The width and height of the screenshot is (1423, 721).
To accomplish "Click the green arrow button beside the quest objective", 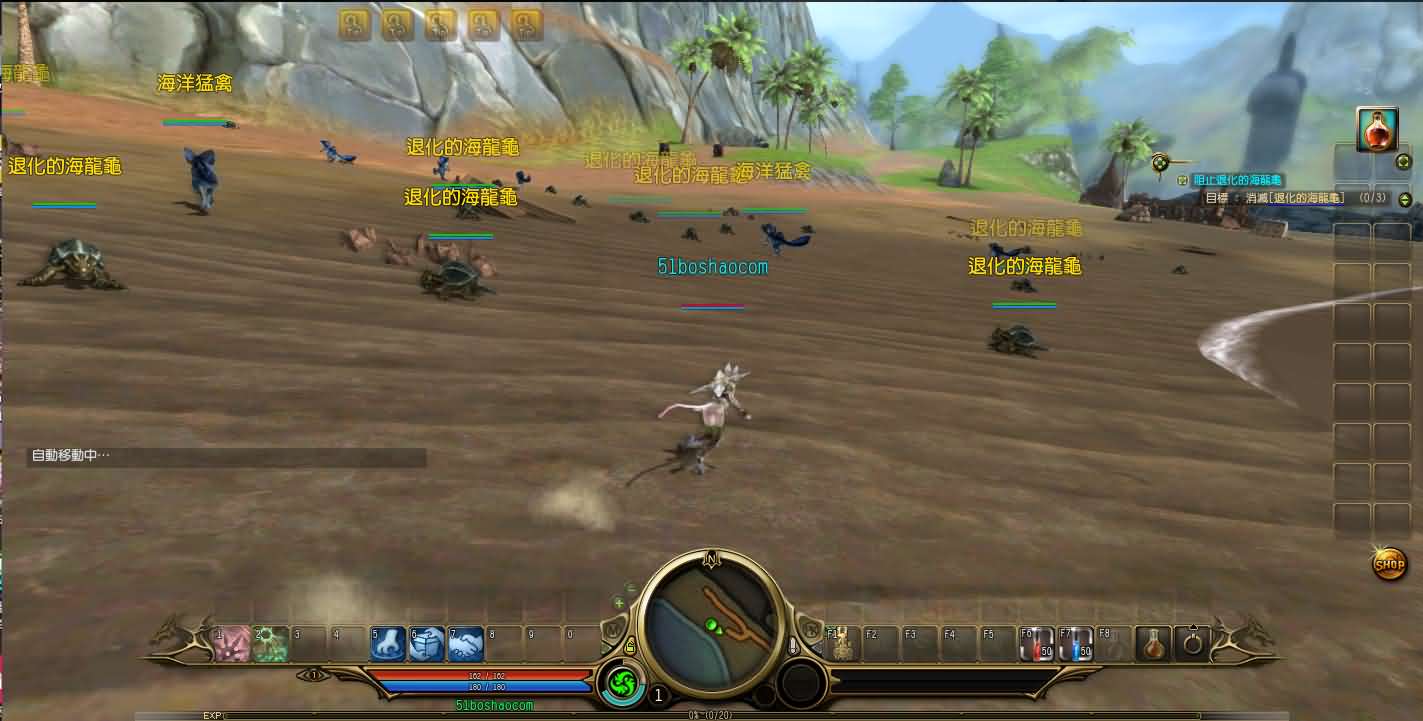I will [x=1404, y=199].
